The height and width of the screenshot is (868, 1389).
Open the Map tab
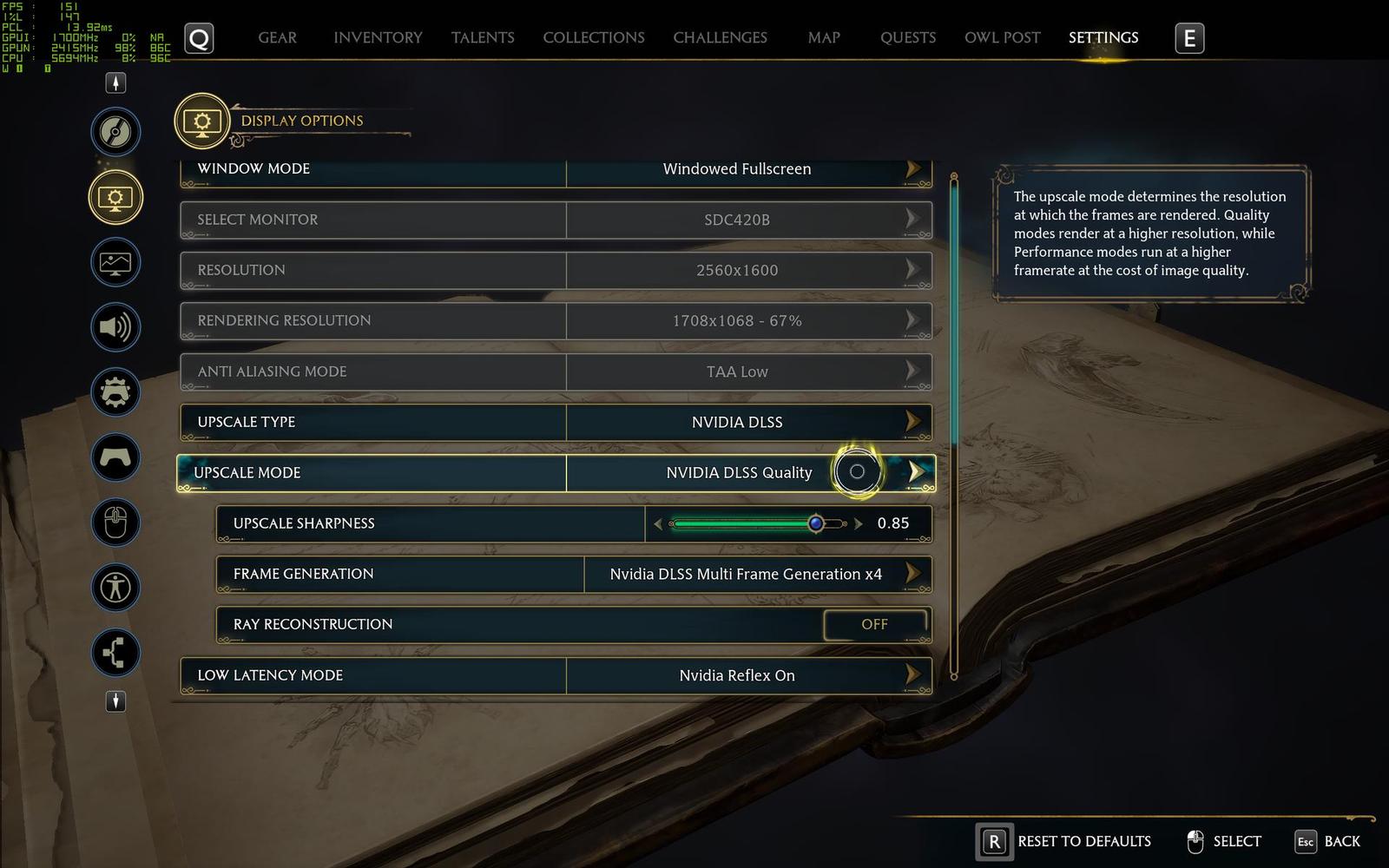tap(823, 38)
